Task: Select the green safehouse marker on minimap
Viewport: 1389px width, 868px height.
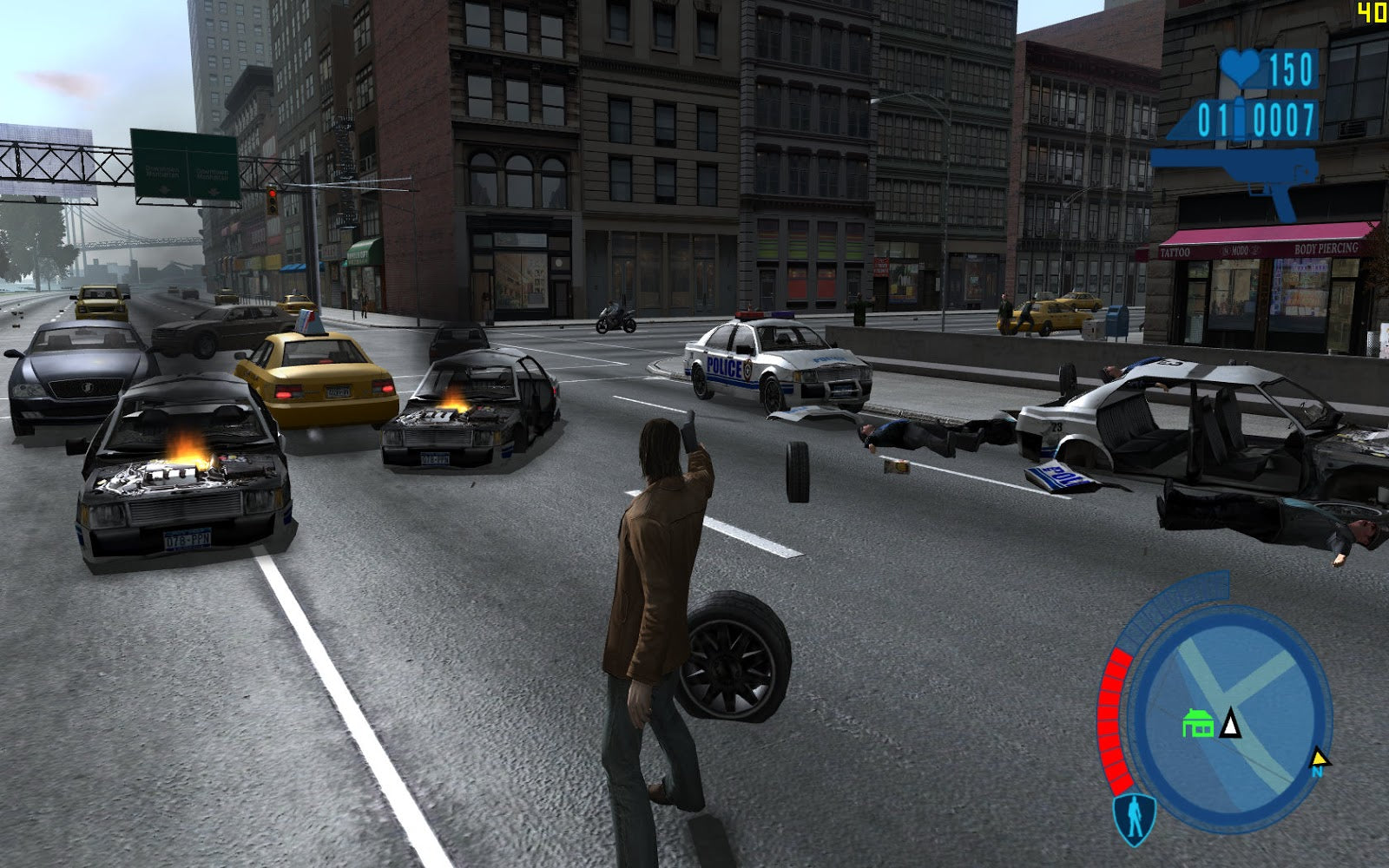Action: 1198,723
